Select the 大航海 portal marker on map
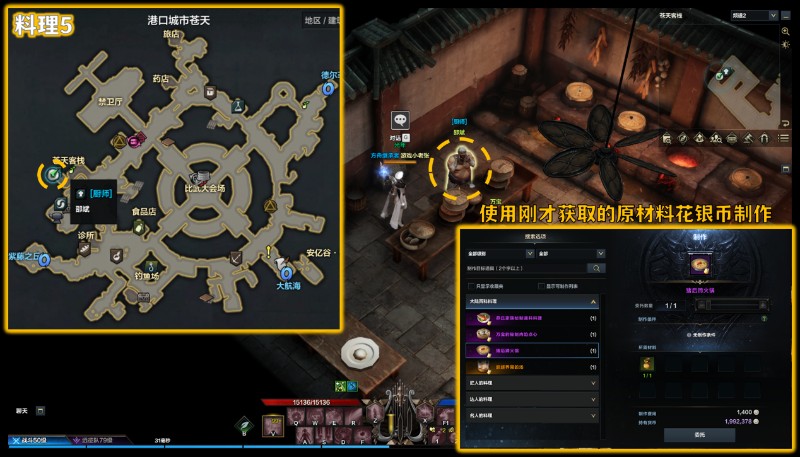The image size is (800, 457). (286, 272)
